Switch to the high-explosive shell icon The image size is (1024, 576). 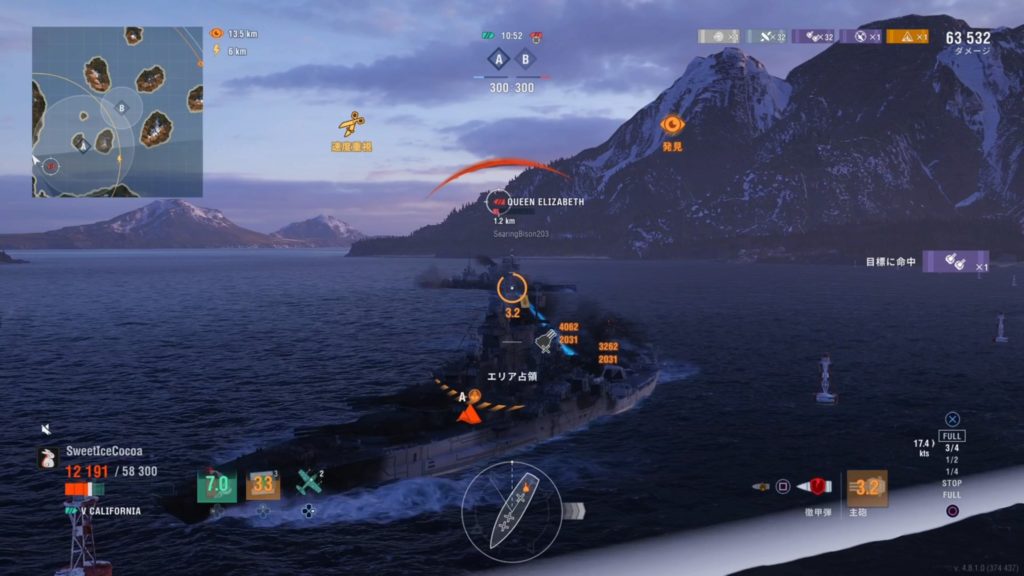762,487
